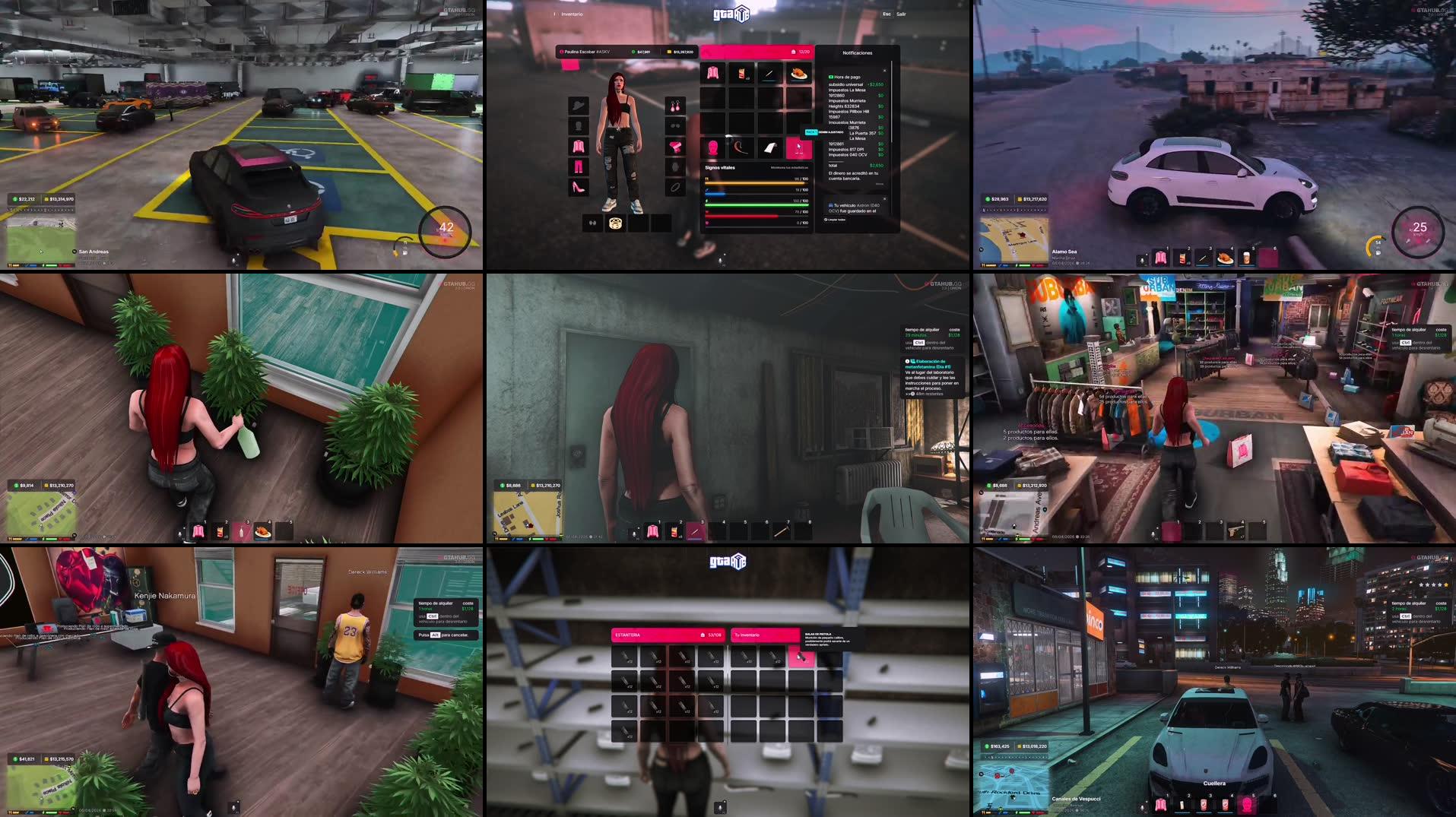Select the pink ski mask inventory item
Viewport: 1456px width, 817px height.
tap(713, 148)
